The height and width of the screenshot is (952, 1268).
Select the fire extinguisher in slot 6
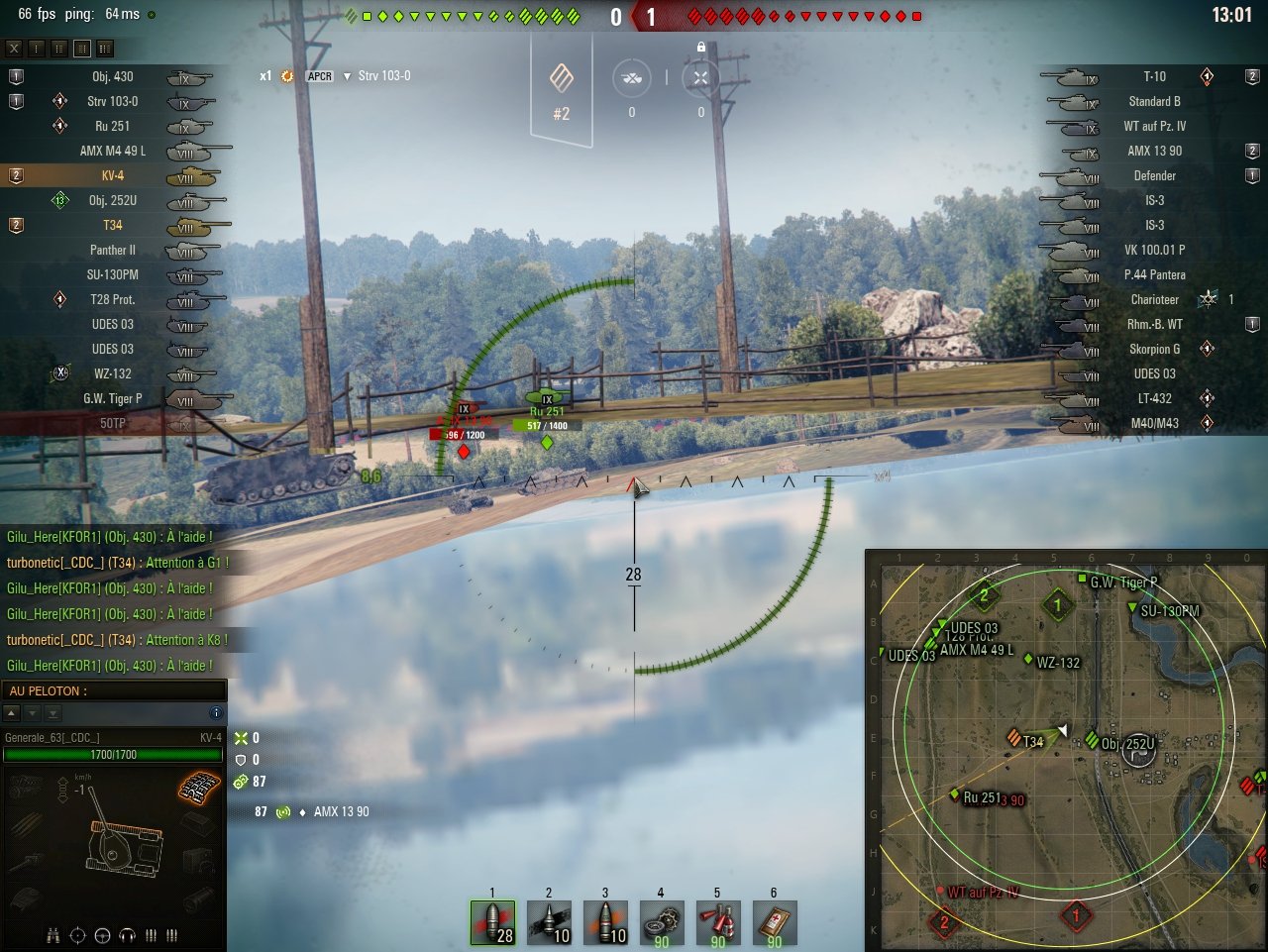tap(774, 922)
